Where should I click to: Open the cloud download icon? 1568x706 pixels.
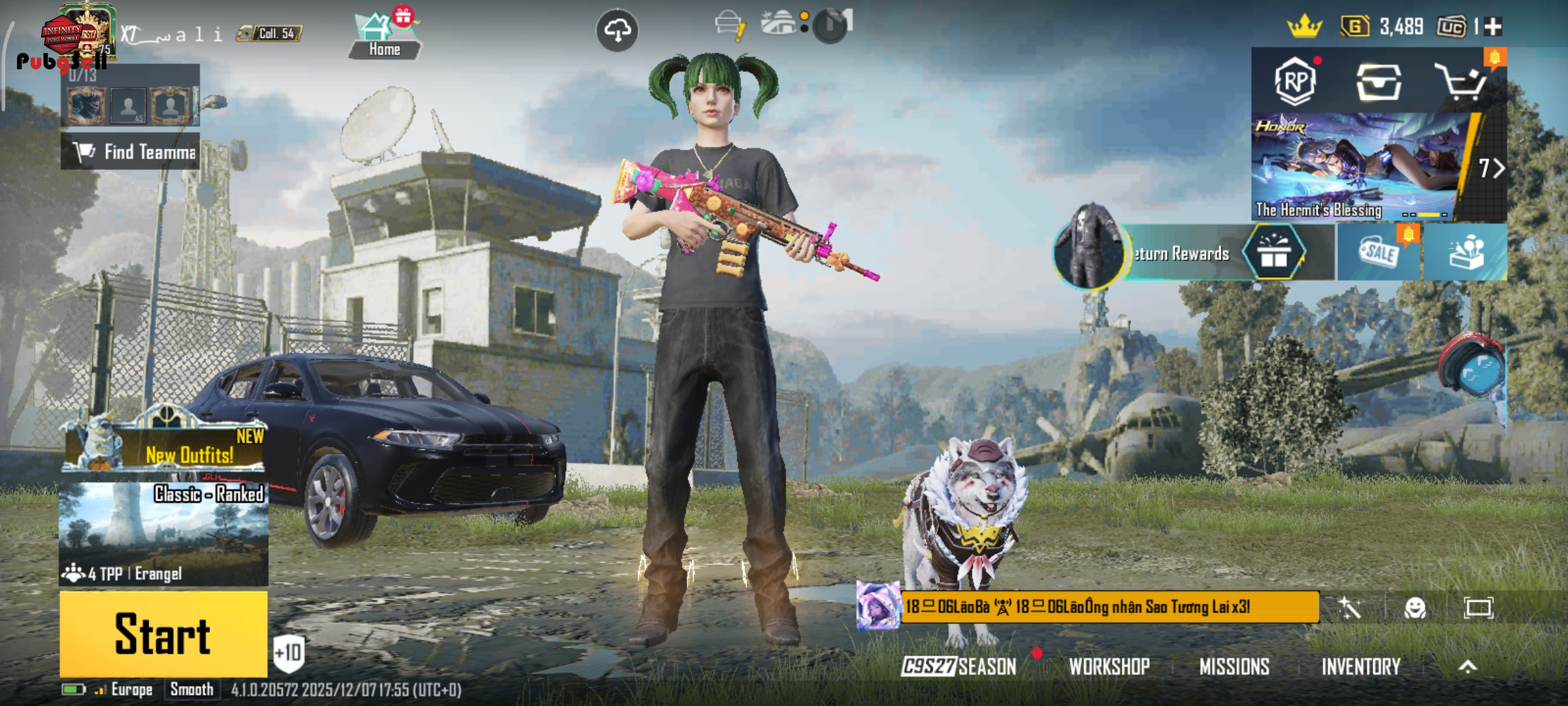(x=617, y=30)
